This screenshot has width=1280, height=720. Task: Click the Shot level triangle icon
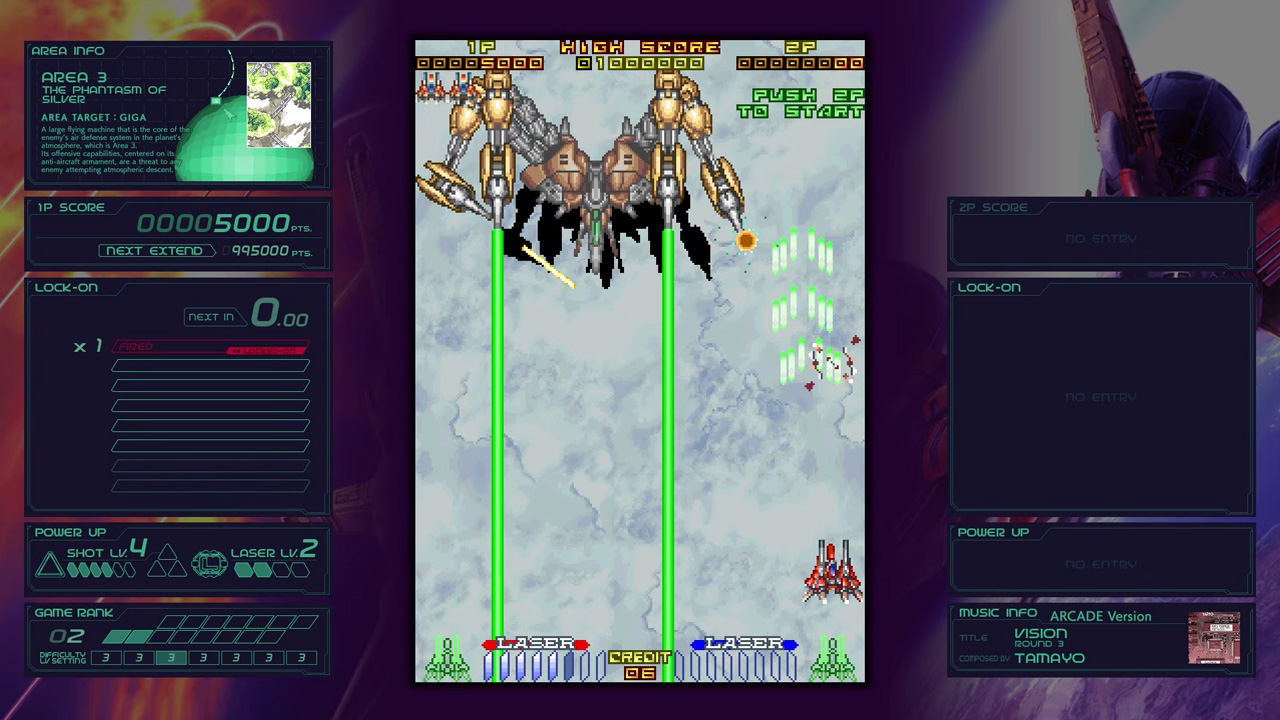(49, 566)
